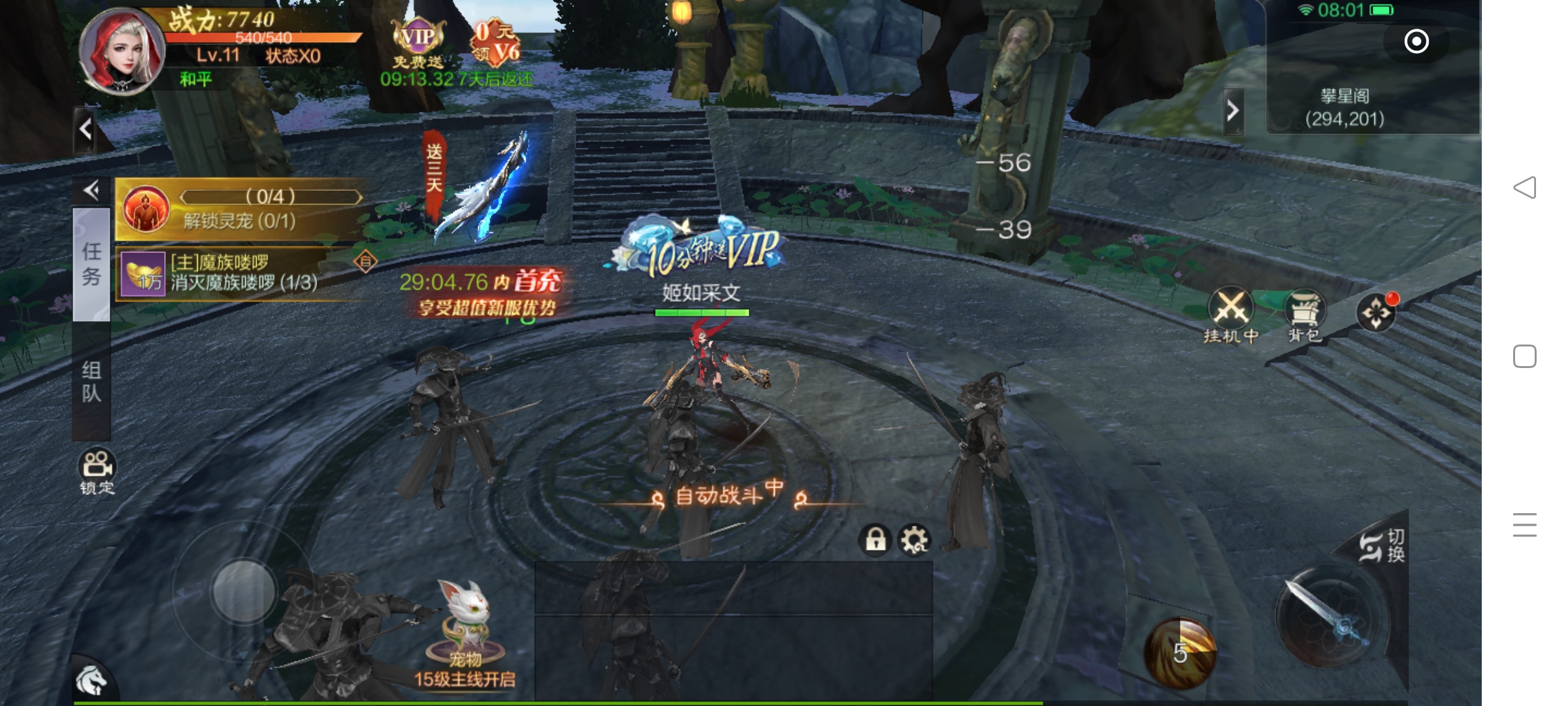Open the 10-minute VIP gift banner

pos(702,249)
